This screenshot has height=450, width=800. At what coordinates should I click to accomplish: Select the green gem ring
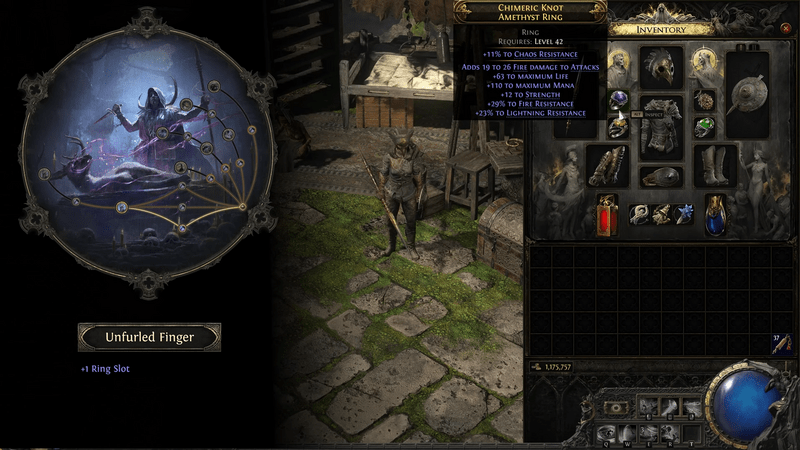point(705,127)
